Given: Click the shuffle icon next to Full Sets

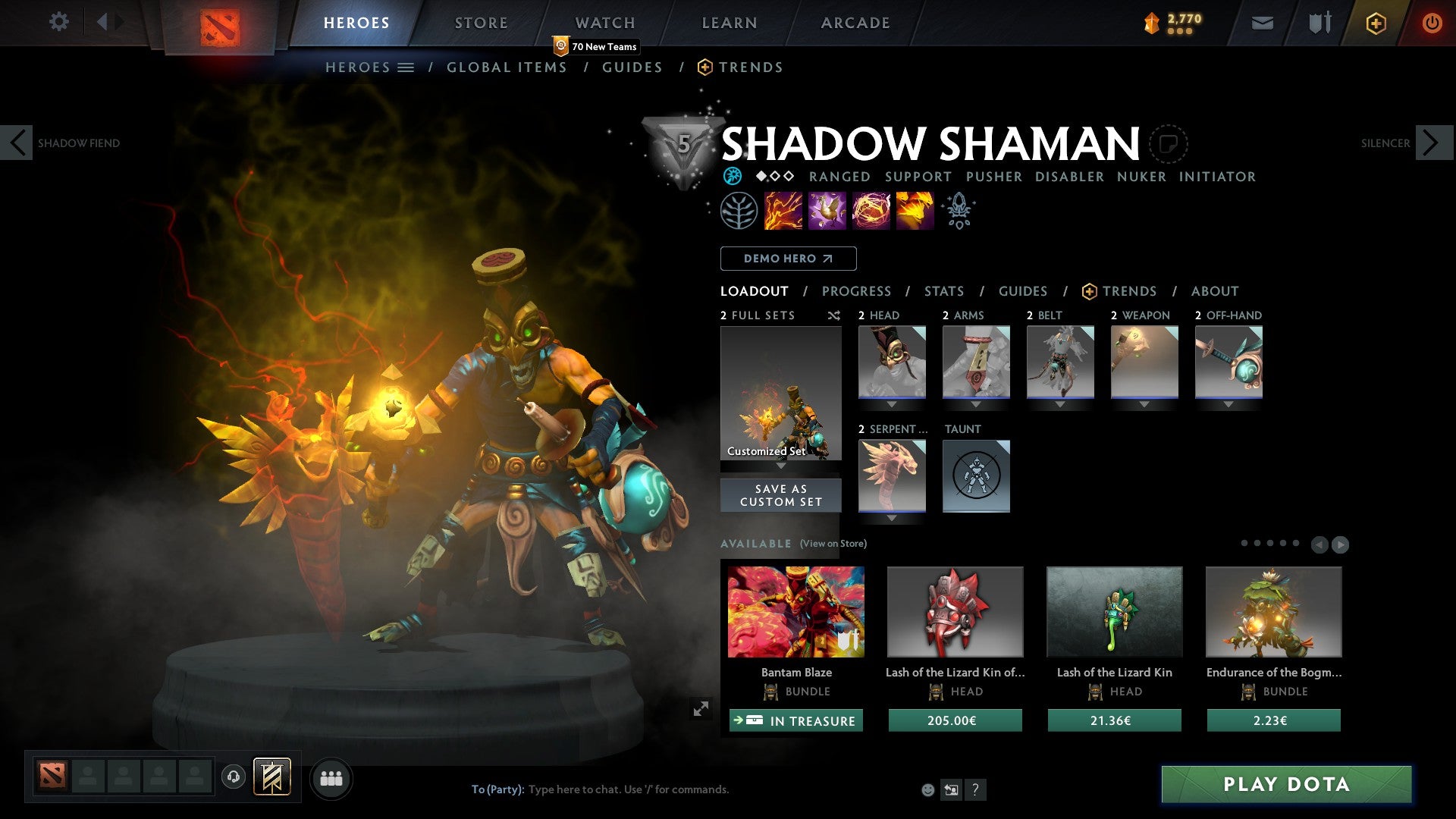Looking at the screenshot, I should pos(833,315).
